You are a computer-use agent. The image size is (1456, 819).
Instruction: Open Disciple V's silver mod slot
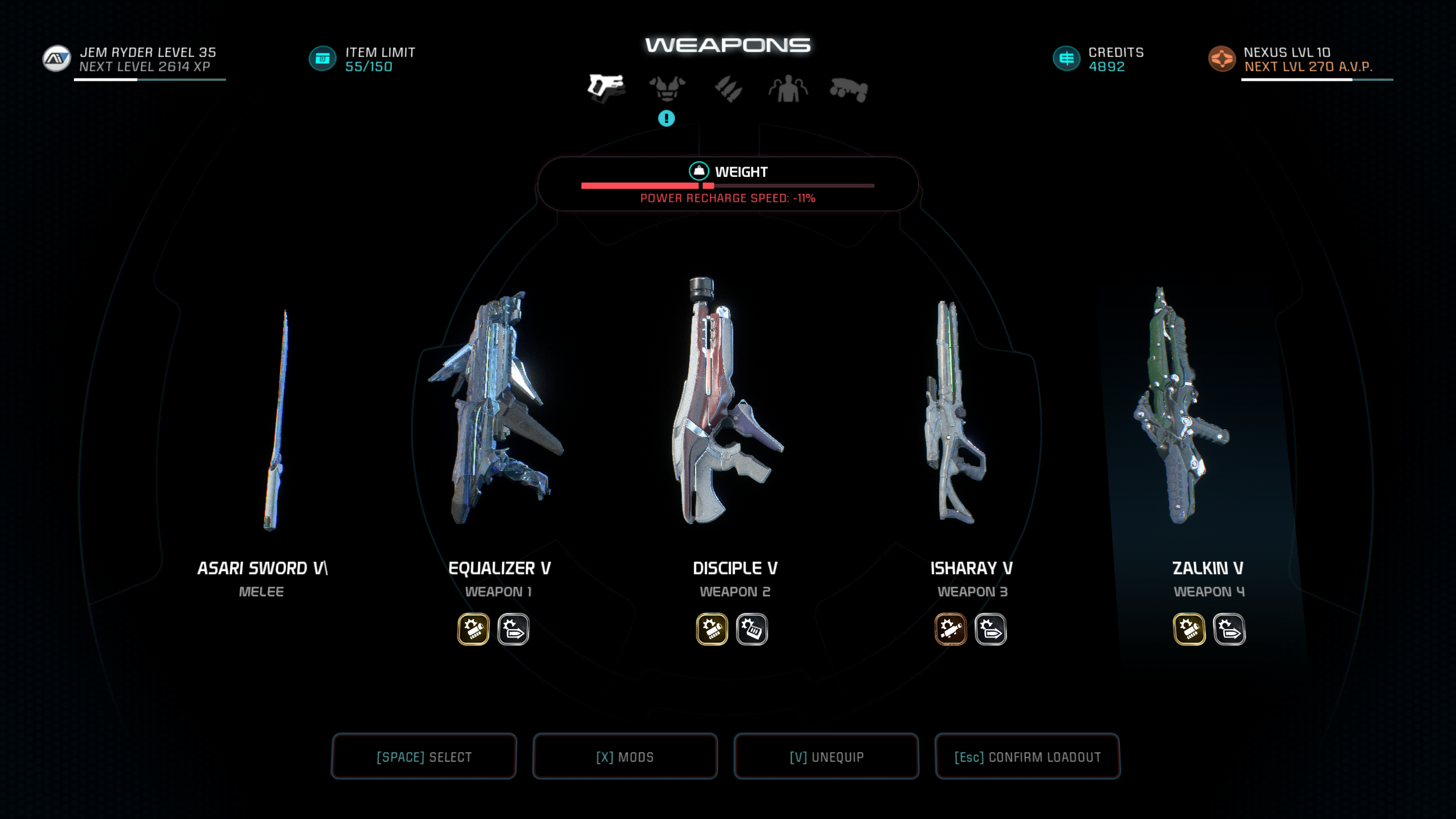point(752,629)
